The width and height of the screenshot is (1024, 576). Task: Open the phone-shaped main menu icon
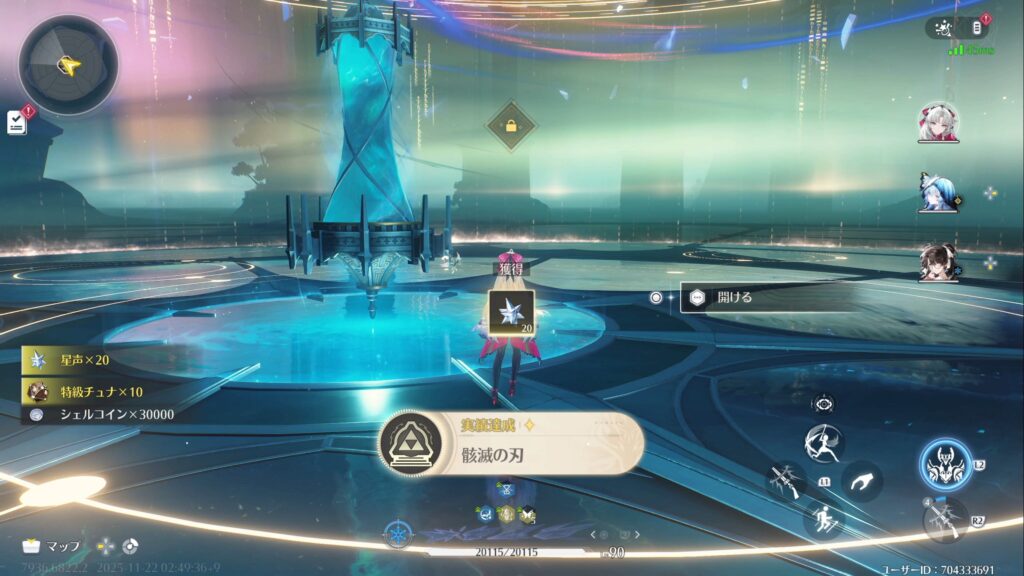coord(976,28)
